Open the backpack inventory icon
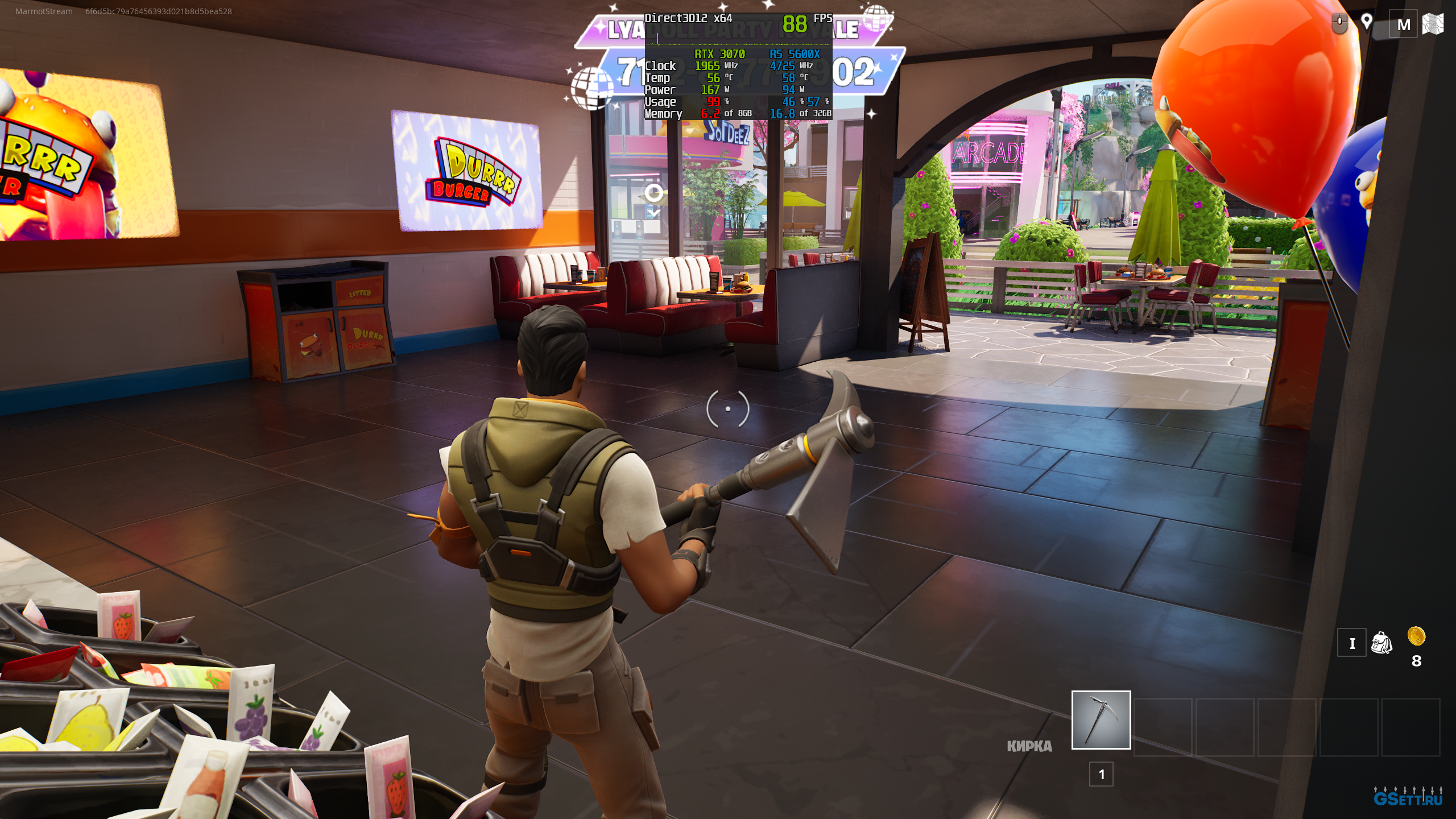Viewport: 1456px width, 819px height. coord(1381,643)
